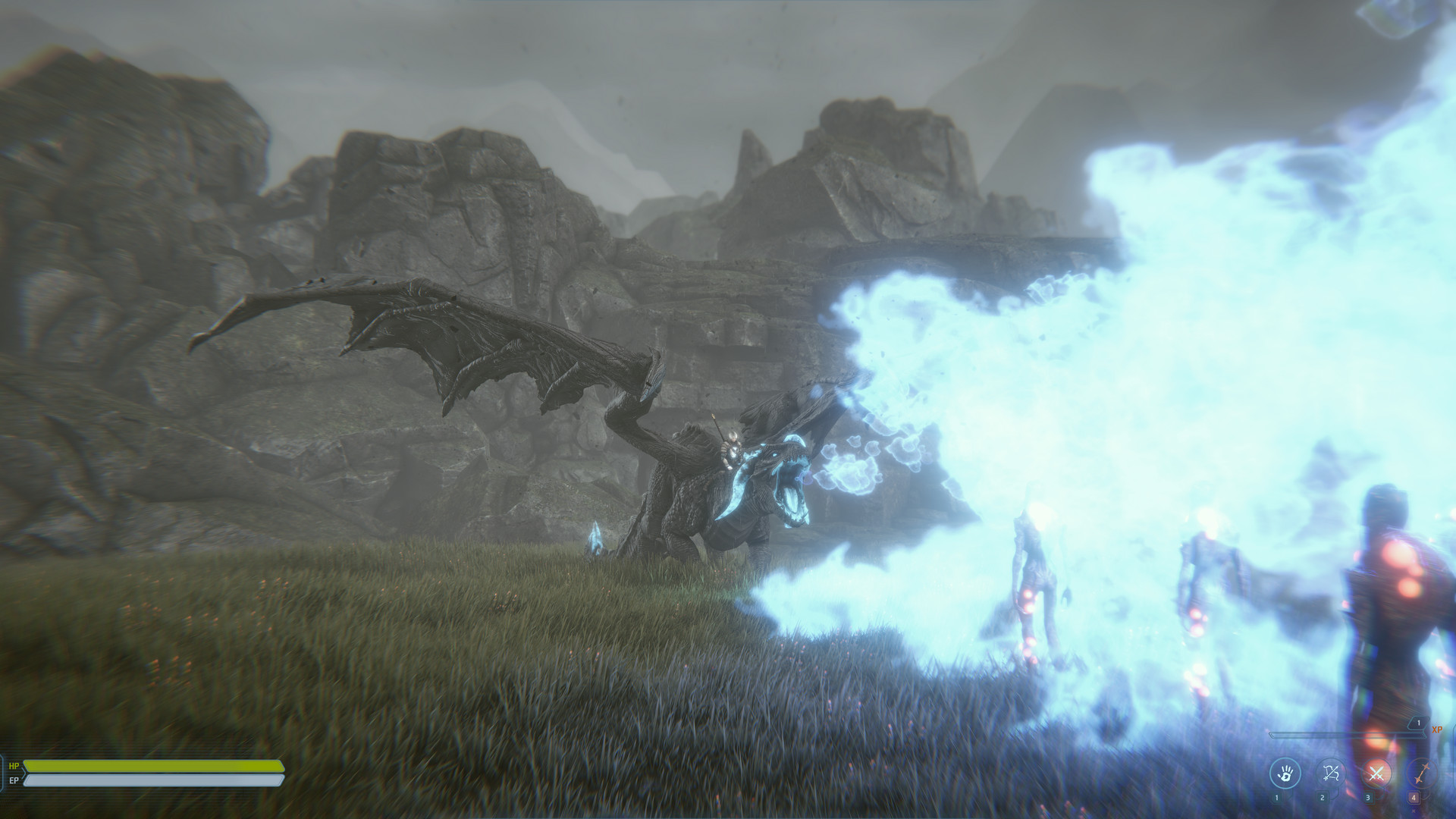
Task: Click the small "x" marker beneath slot 4
Action: point(1414,811)
